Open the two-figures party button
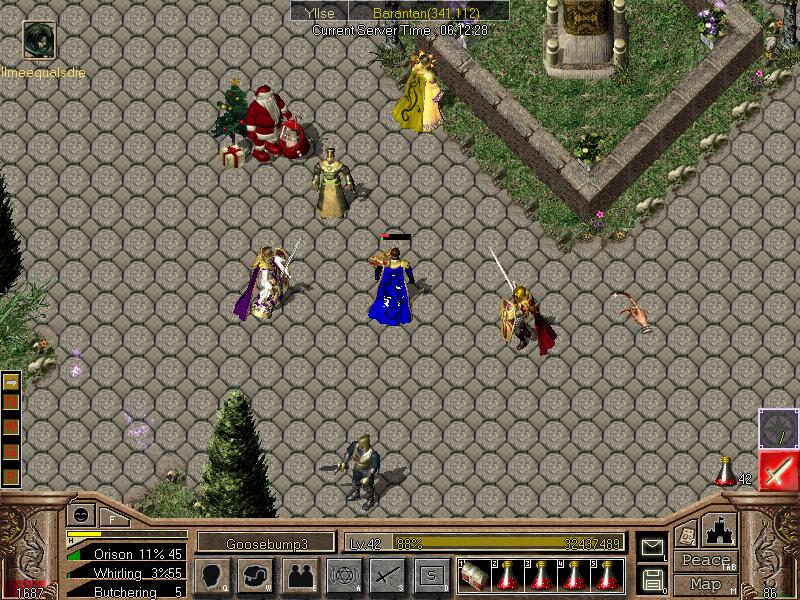 (x=299, y=576)
